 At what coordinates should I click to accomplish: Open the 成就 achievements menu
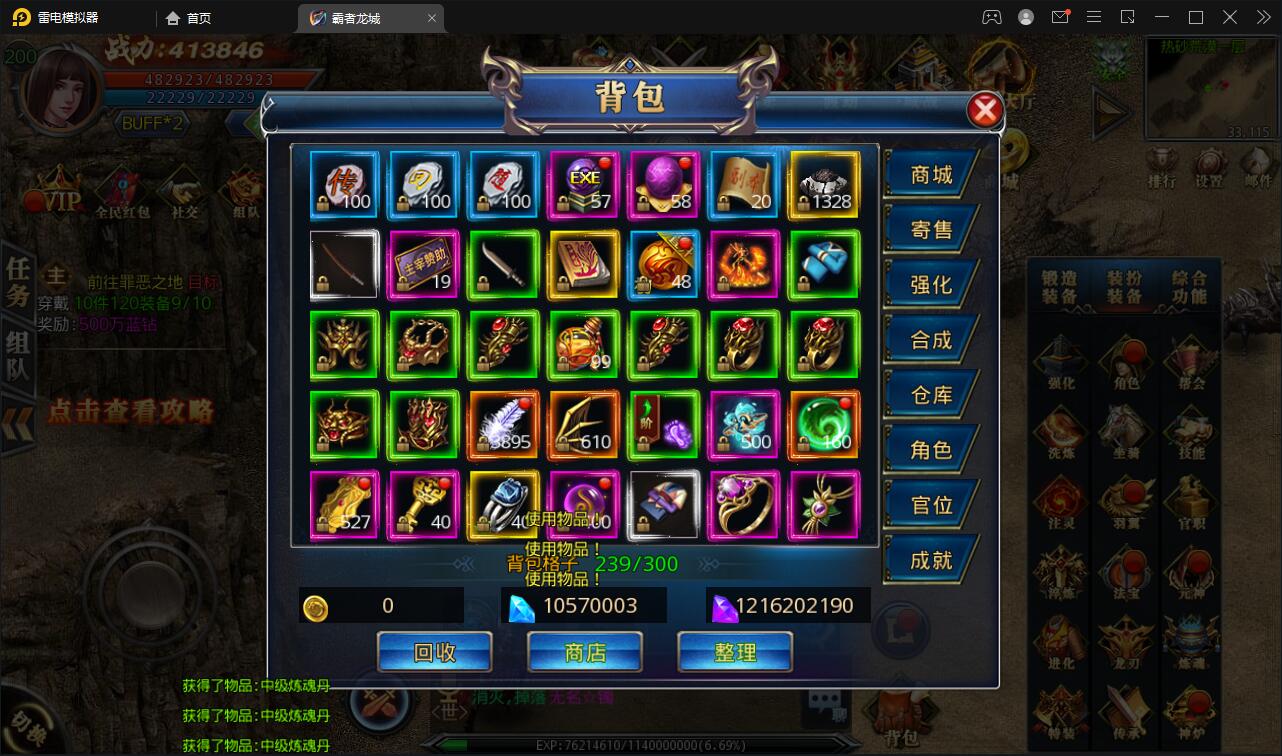930,560
